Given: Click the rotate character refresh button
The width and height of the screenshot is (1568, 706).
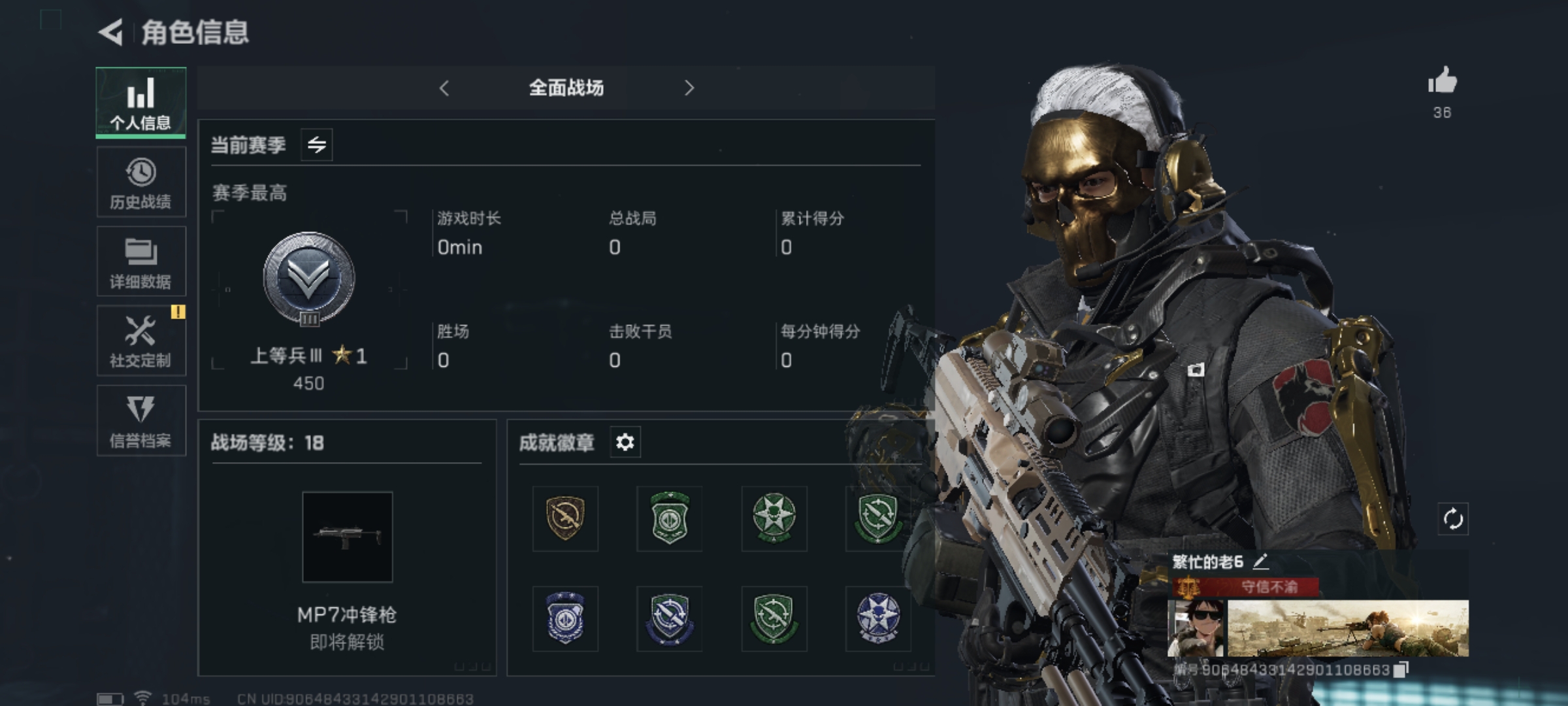Looking at the screenshot, I should pyautogui.click(x=1452, y=520).
